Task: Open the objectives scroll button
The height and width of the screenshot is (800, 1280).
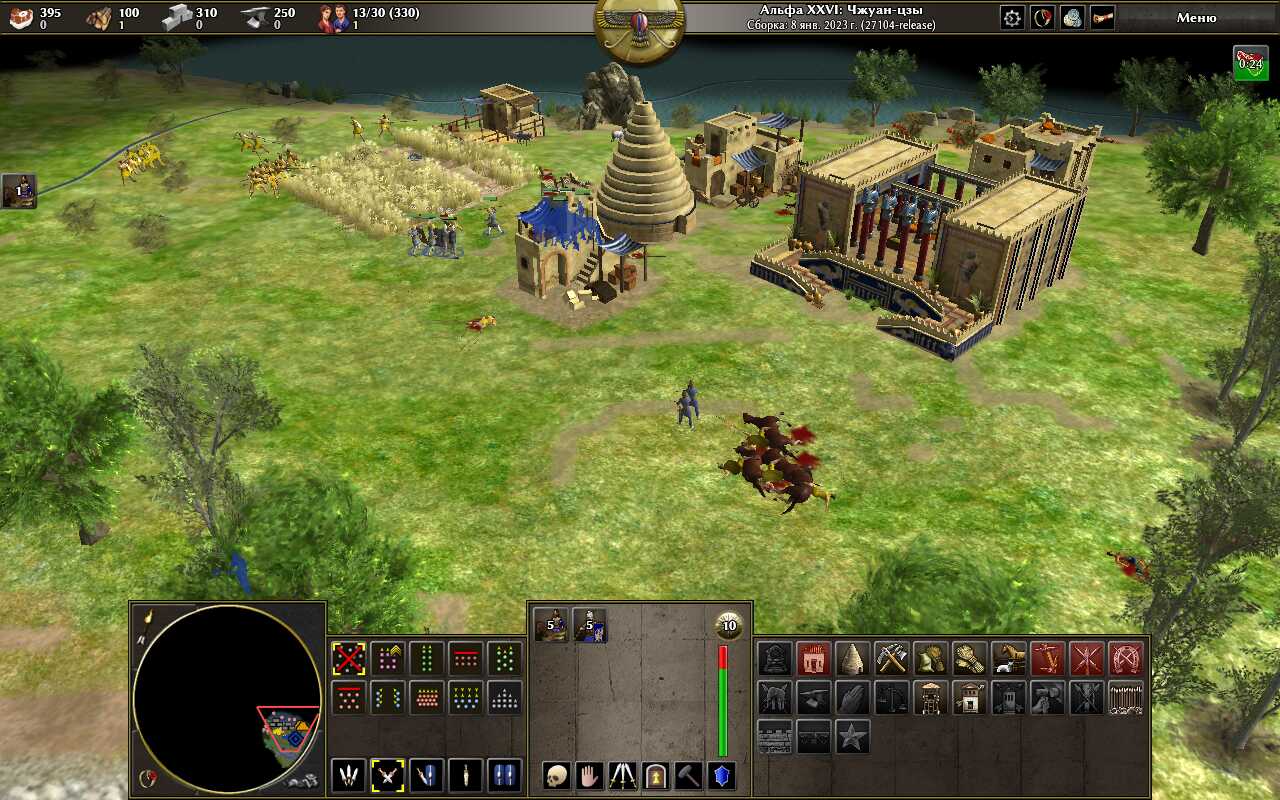Action: pos(1102,17)
